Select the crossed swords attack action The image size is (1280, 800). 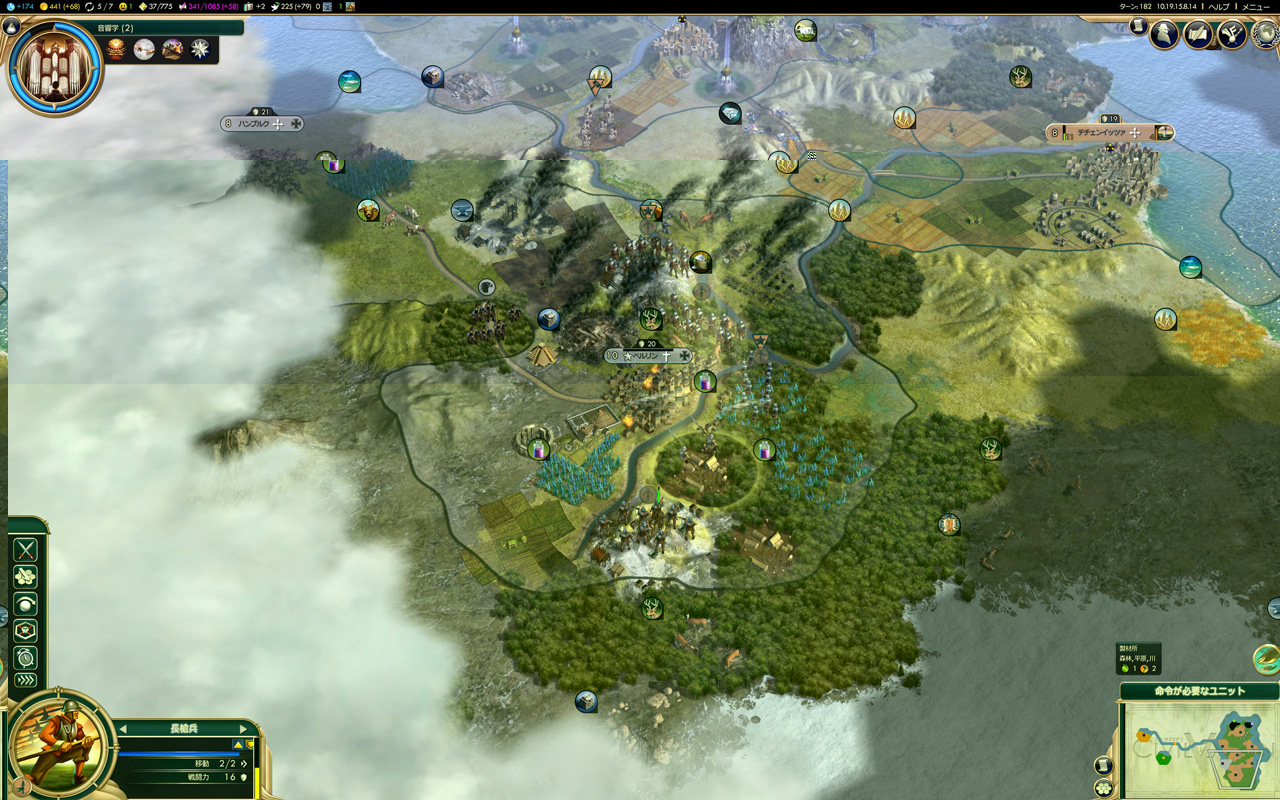click(x=25, y=549)
